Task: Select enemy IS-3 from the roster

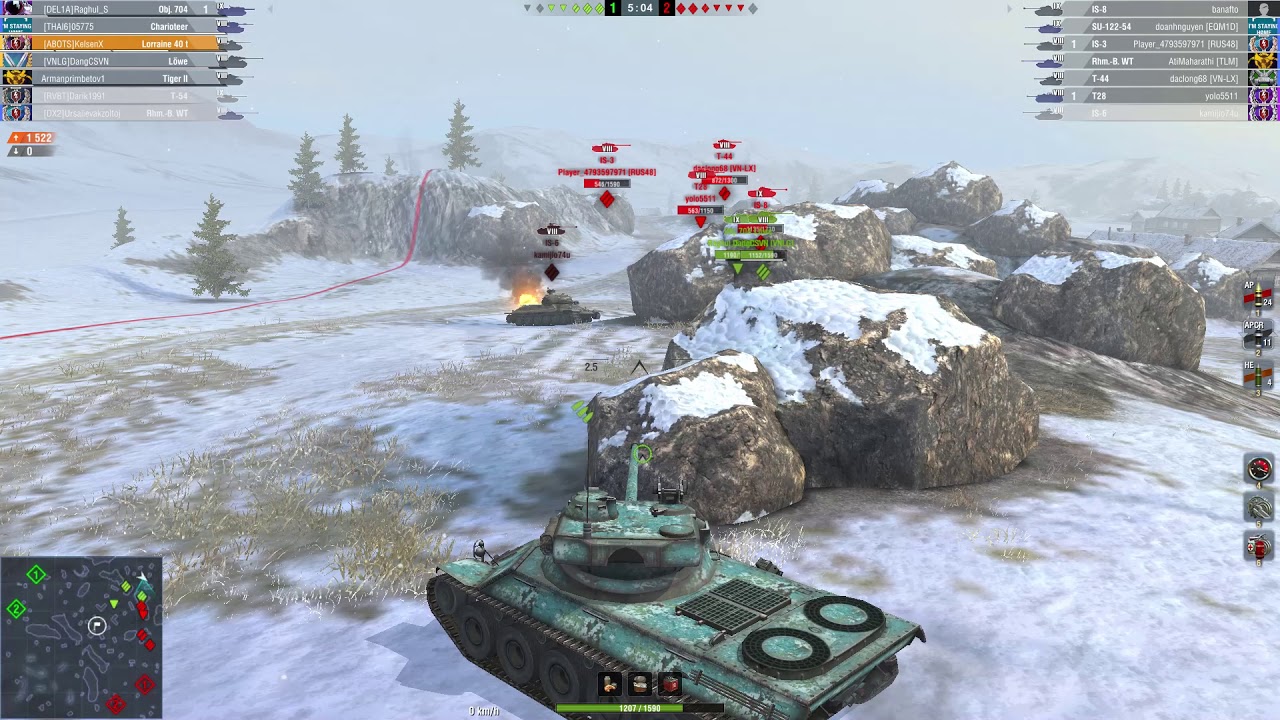Action: (1150, 44)
